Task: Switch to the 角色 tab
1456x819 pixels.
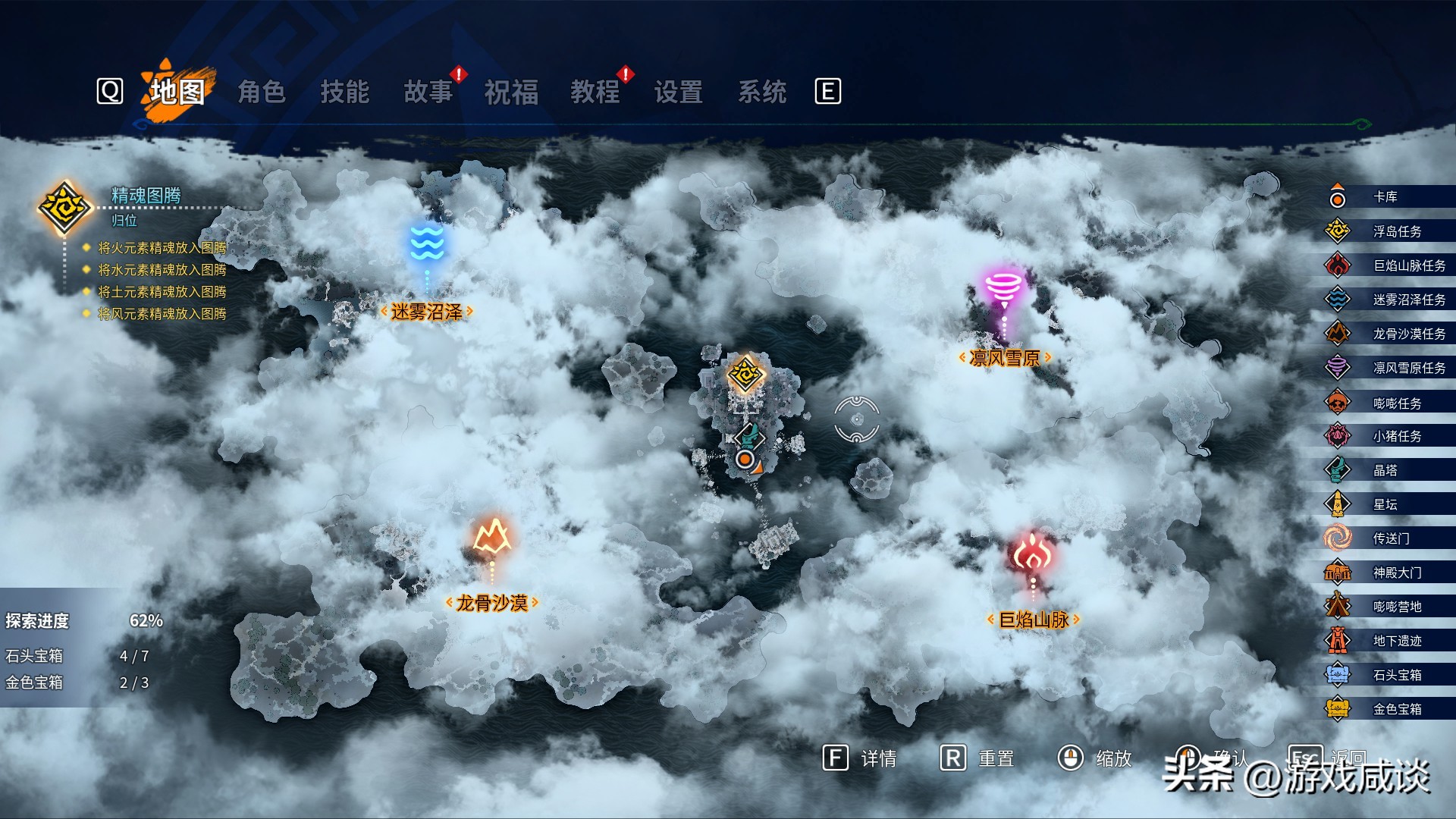Action: point(262,92)
